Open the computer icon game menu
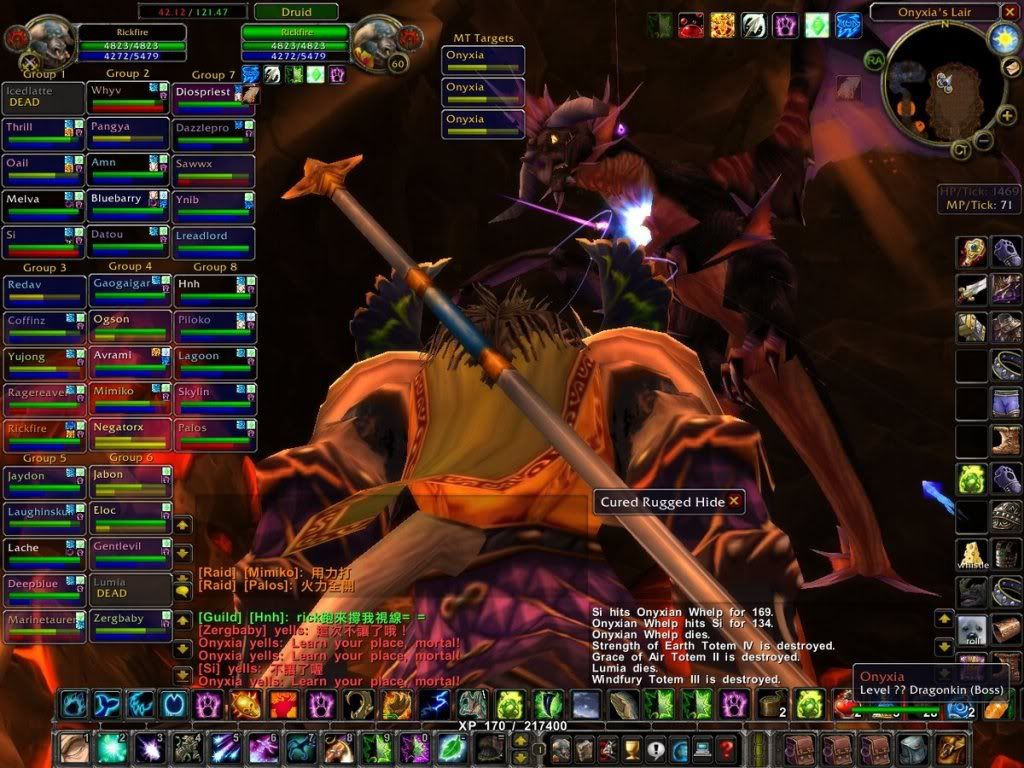 [x=703, y=748]
